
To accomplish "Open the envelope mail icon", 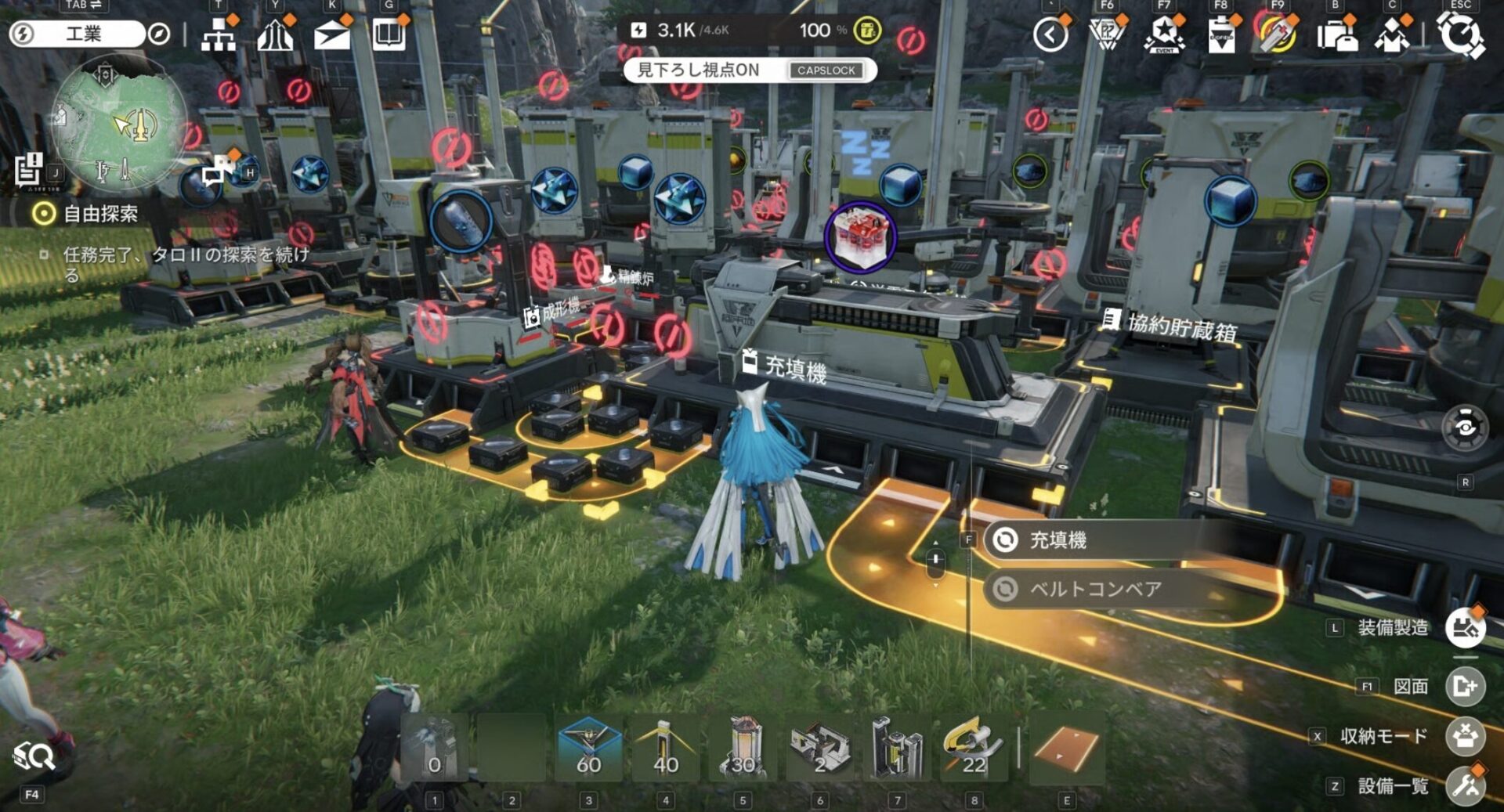I will pos(331,35).
